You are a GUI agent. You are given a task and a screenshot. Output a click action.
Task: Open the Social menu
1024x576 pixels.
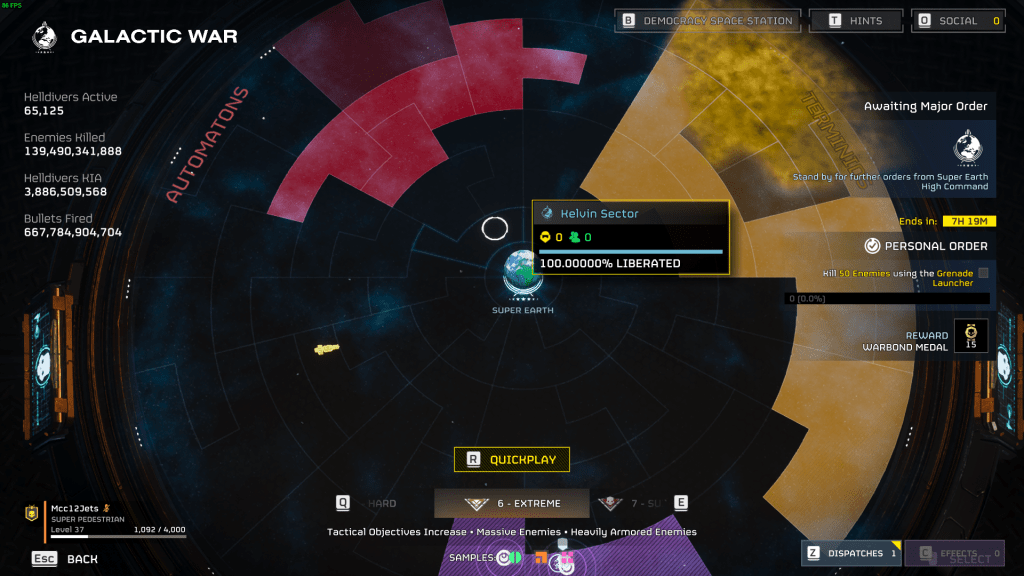(x=959, y=20)
